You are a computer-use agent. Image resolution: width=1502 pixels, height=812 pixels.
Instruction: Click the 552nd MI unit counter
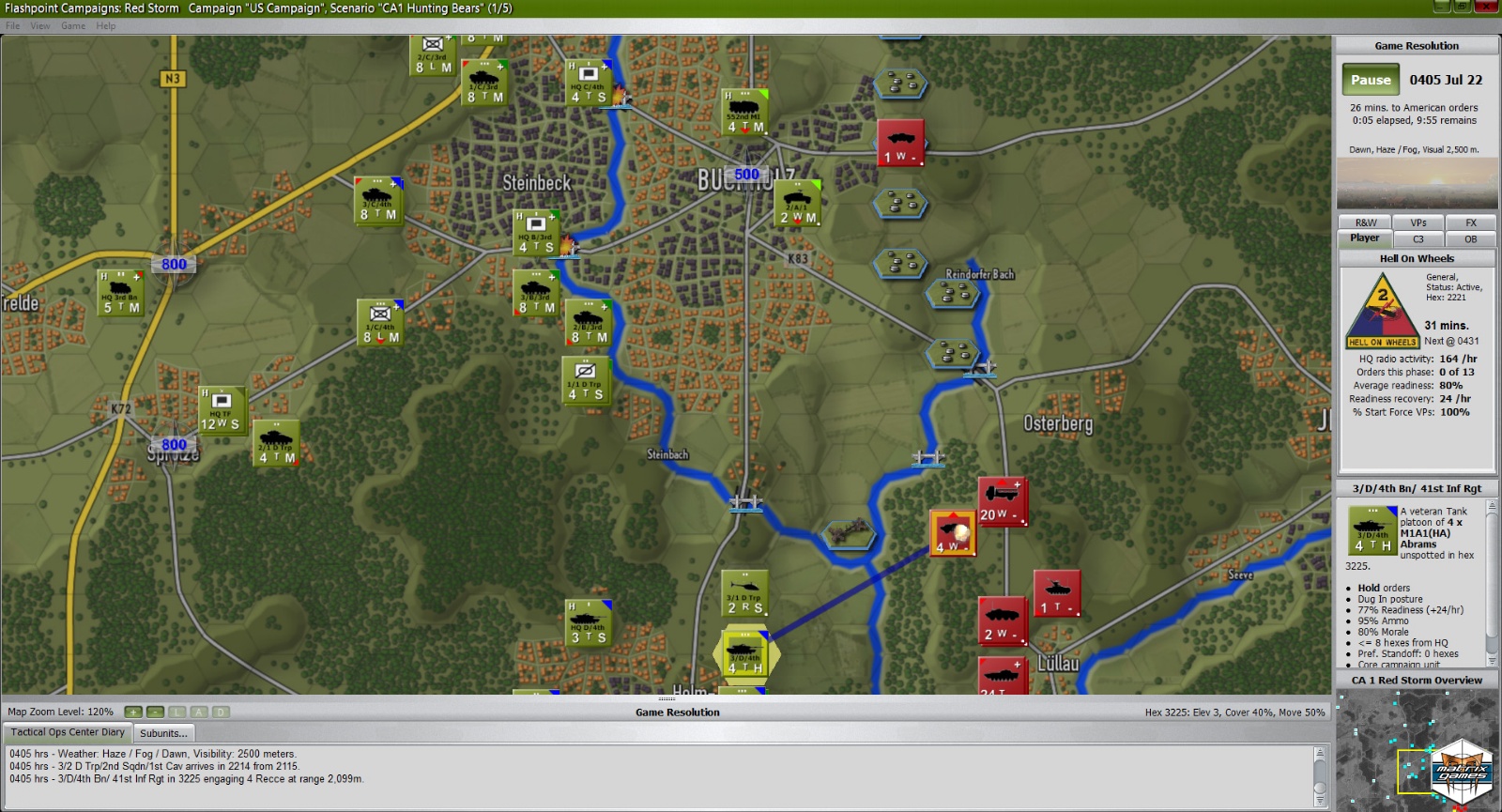[744, 111]
